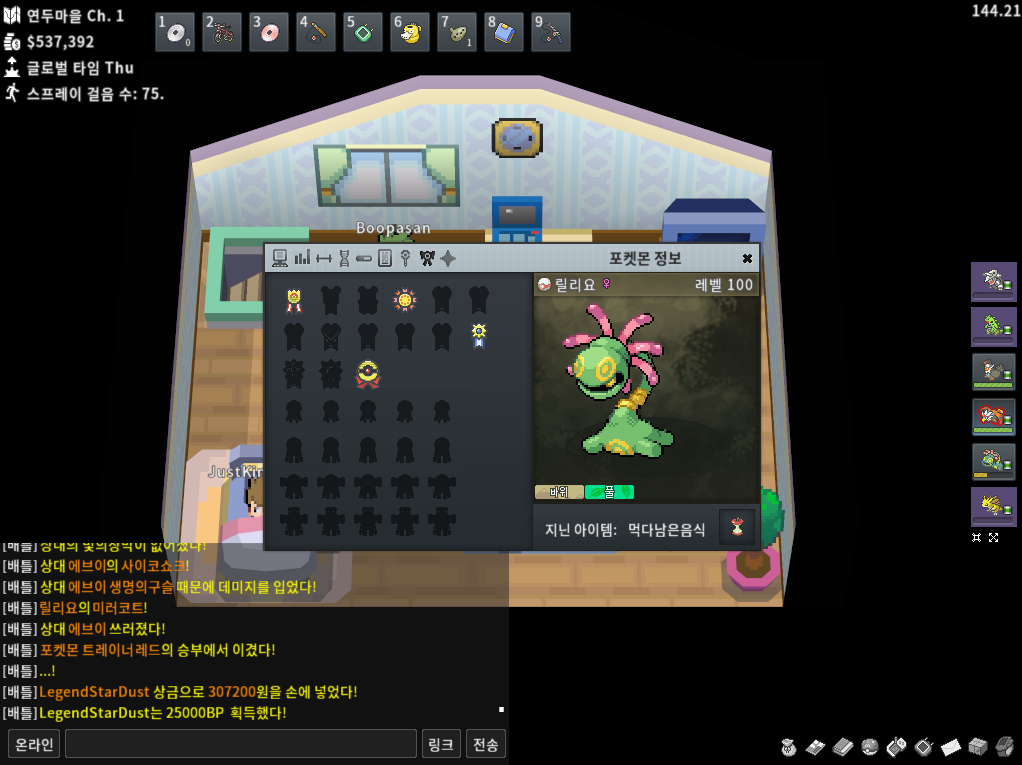
Task: Click the 전송 send button
Action: [x=486, y=744]
